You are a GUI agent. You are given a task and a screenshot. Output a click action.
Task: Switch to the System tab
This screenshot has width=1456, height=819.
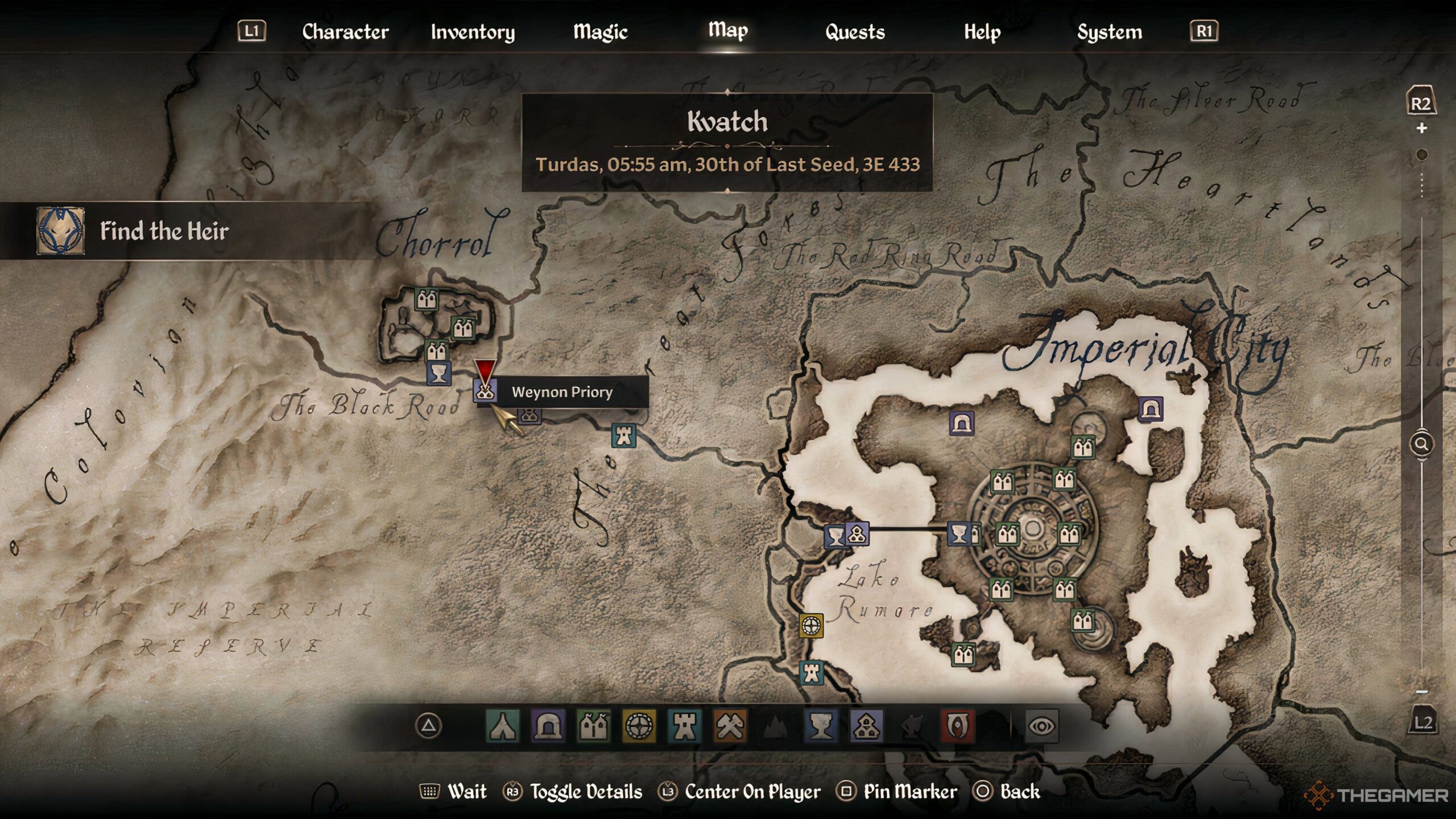click(x=1109, y=32)
